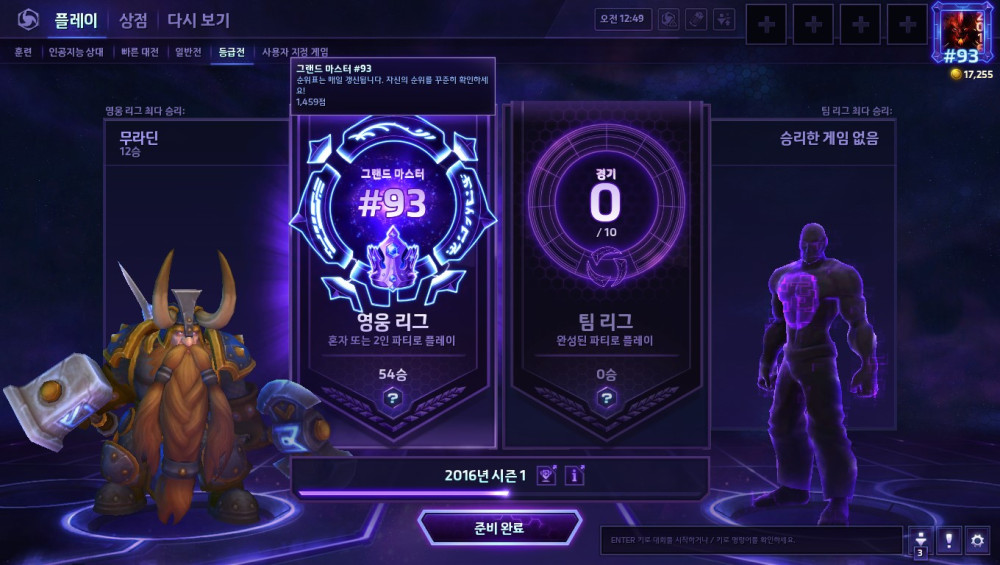Open the 일반전 unranked mode tab

click(x=188, y=52)
